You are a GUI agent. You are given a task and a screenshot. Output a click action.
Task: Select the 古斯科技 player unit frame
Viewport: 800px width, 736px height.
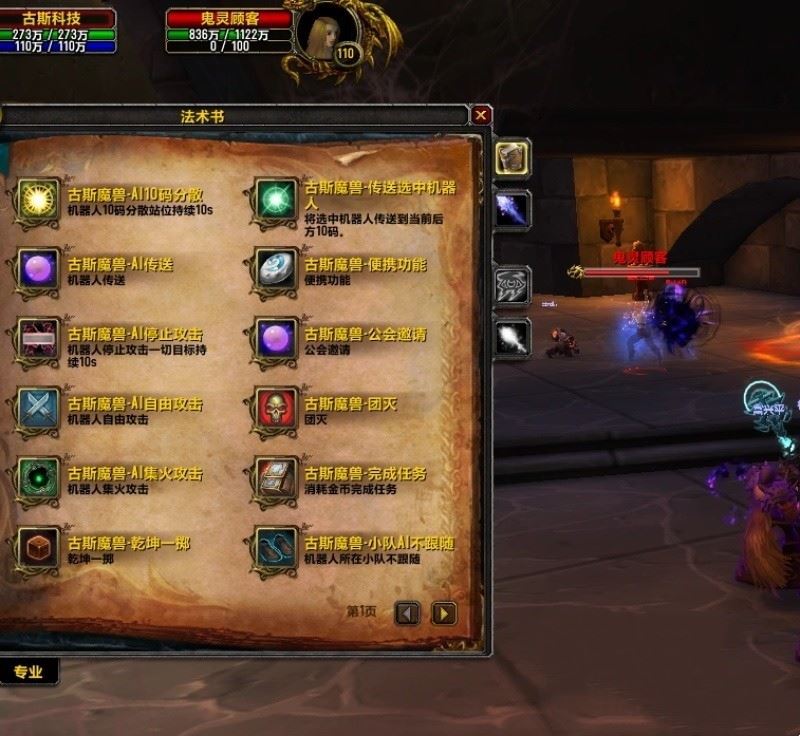(x=58, y=32)
